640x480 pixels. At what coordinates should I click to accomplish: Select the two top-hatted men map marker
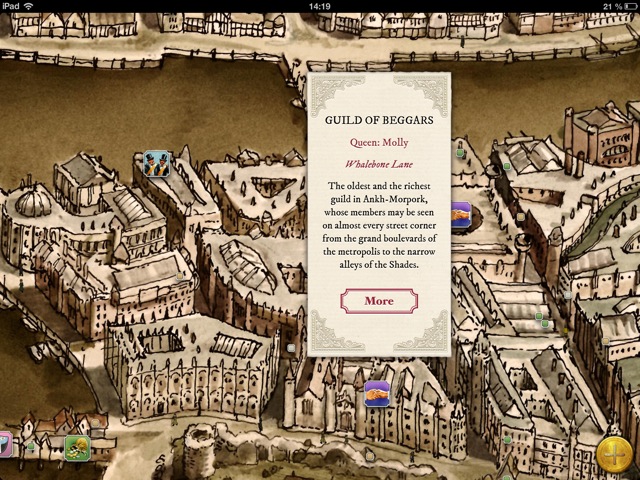point(155,163)
